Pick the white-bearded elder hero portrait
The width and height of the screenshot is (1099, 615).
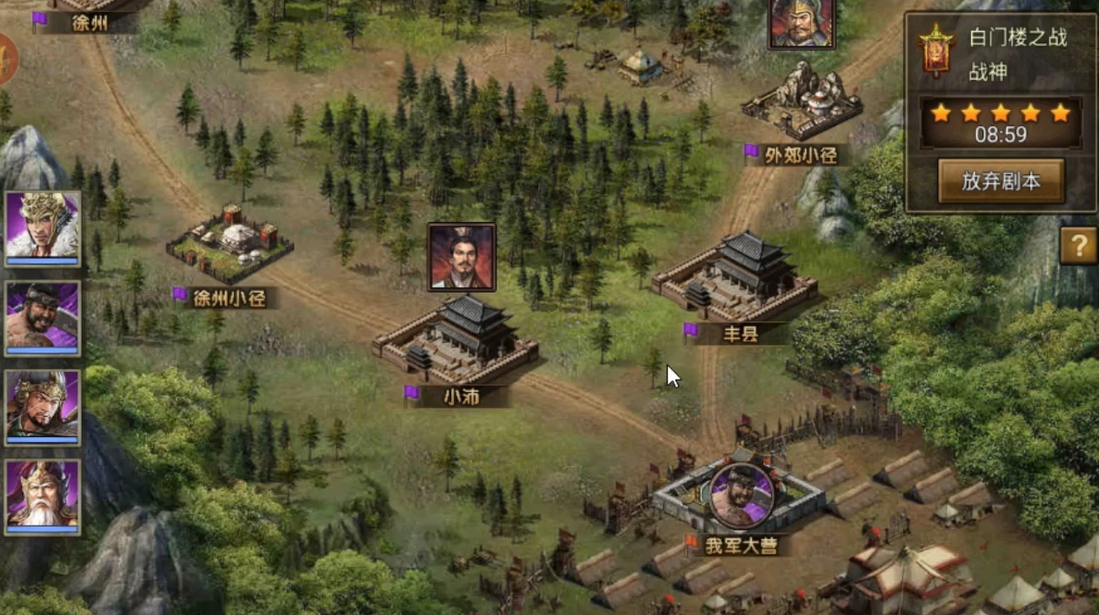click(x=42, y=496)
